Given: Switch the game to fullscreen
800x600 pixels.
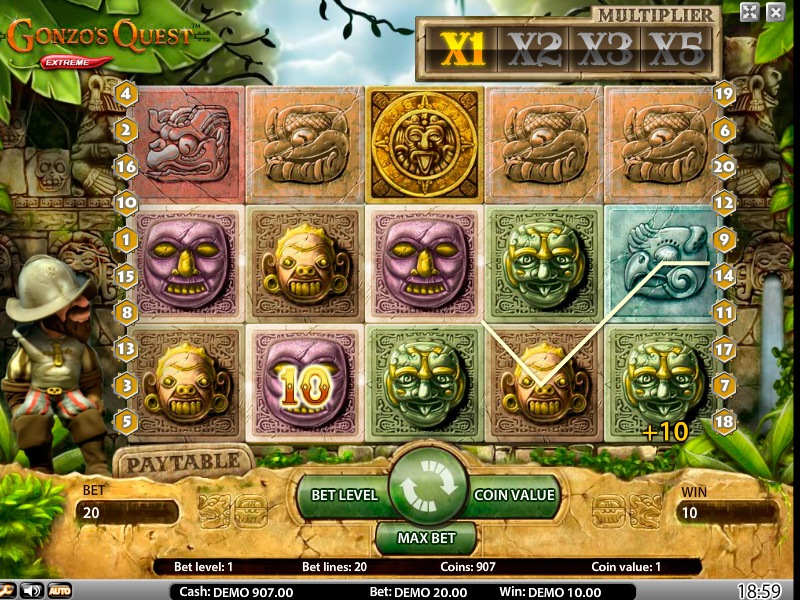Looking at the screenshot, I should pyautogui.click(x=749, y=12).
